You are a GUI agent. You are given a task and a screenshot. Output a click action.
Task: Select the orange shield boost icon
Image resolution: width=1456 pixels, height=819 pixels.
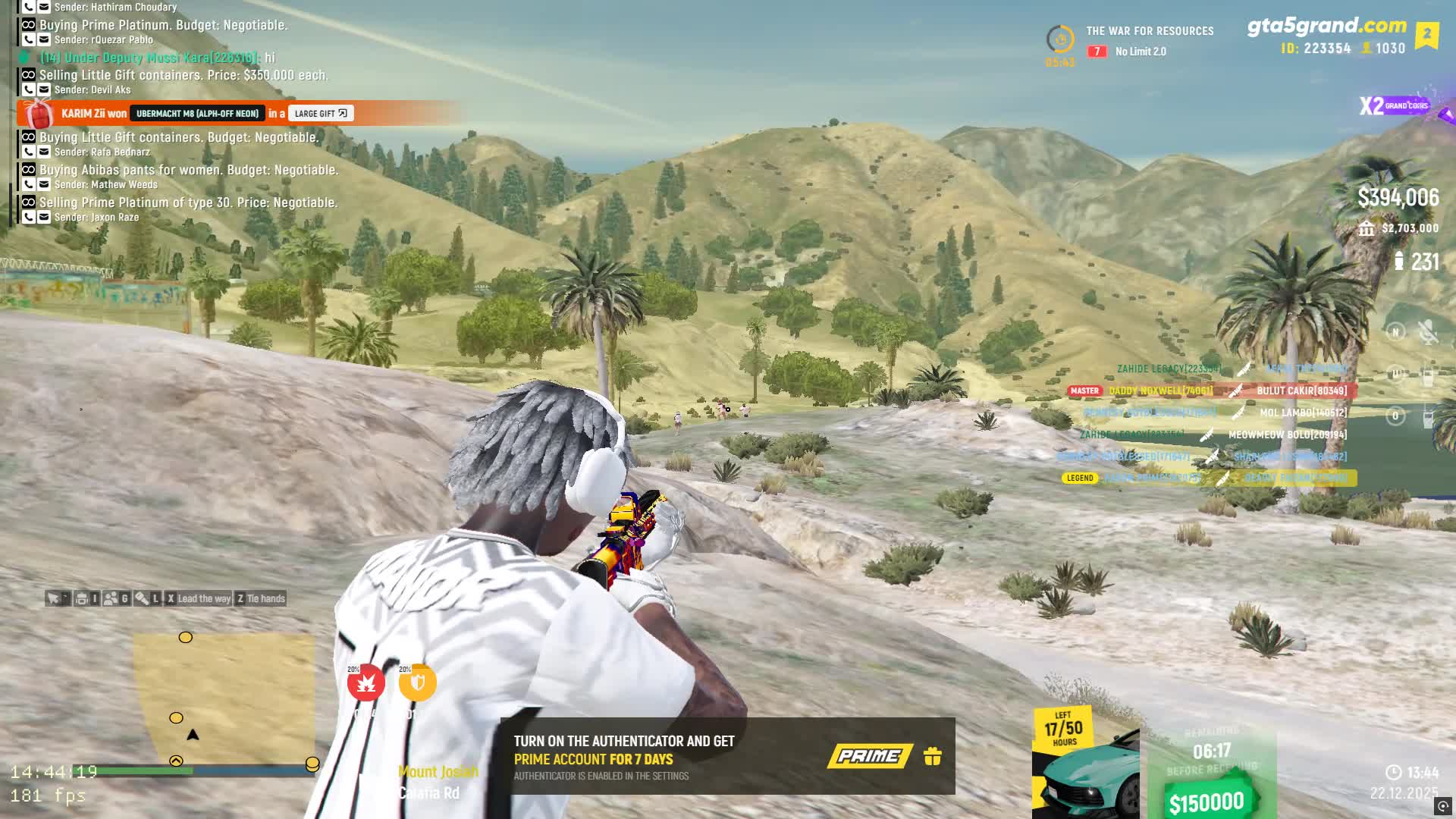click(x=417, y=683)
